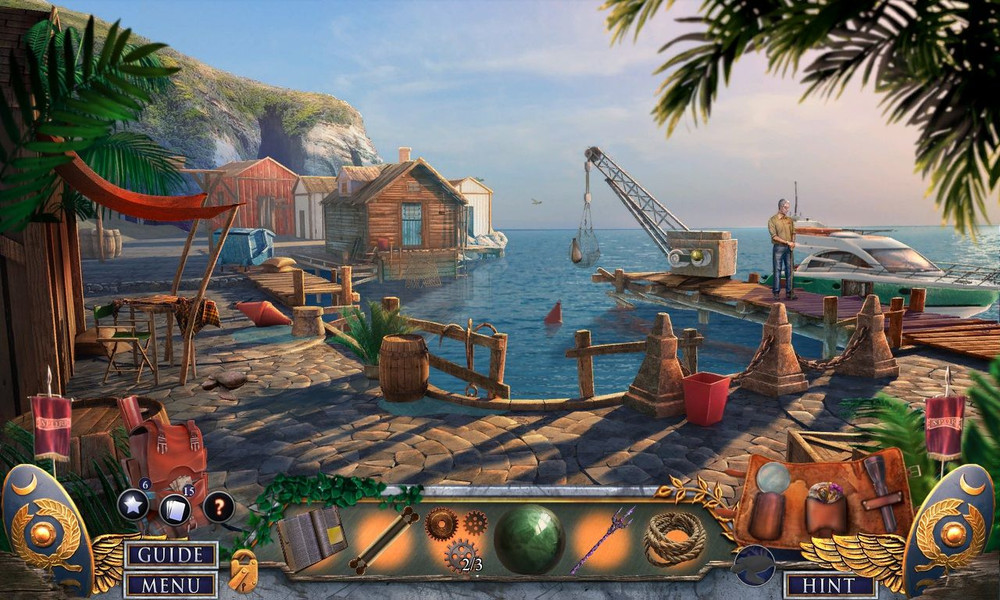The height and width of the screenshot is (600, 1000).
Task: Open the game Menu
Action: coord(171,585)
